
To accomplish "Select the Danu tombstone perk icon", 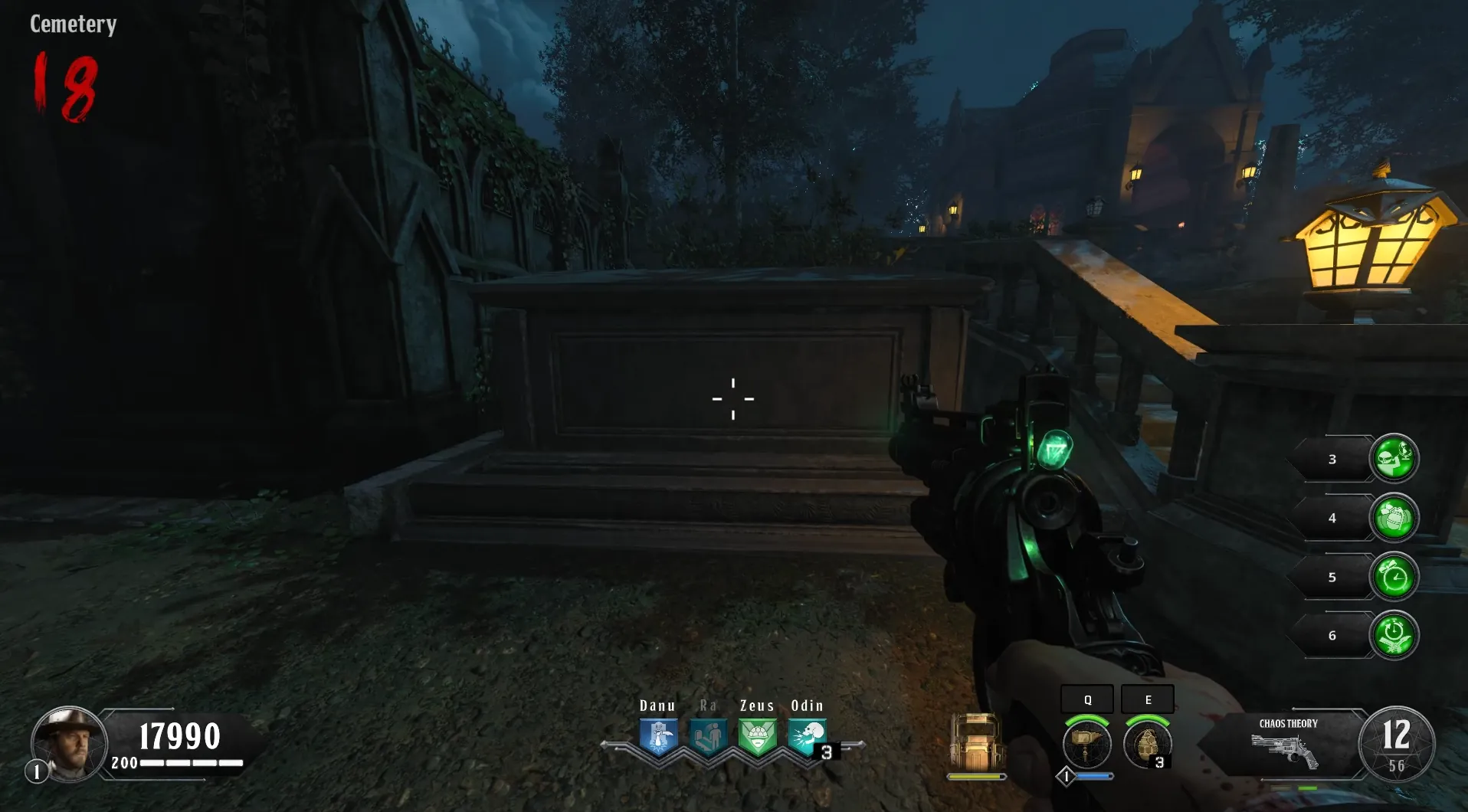I will (x=658, y=737).
